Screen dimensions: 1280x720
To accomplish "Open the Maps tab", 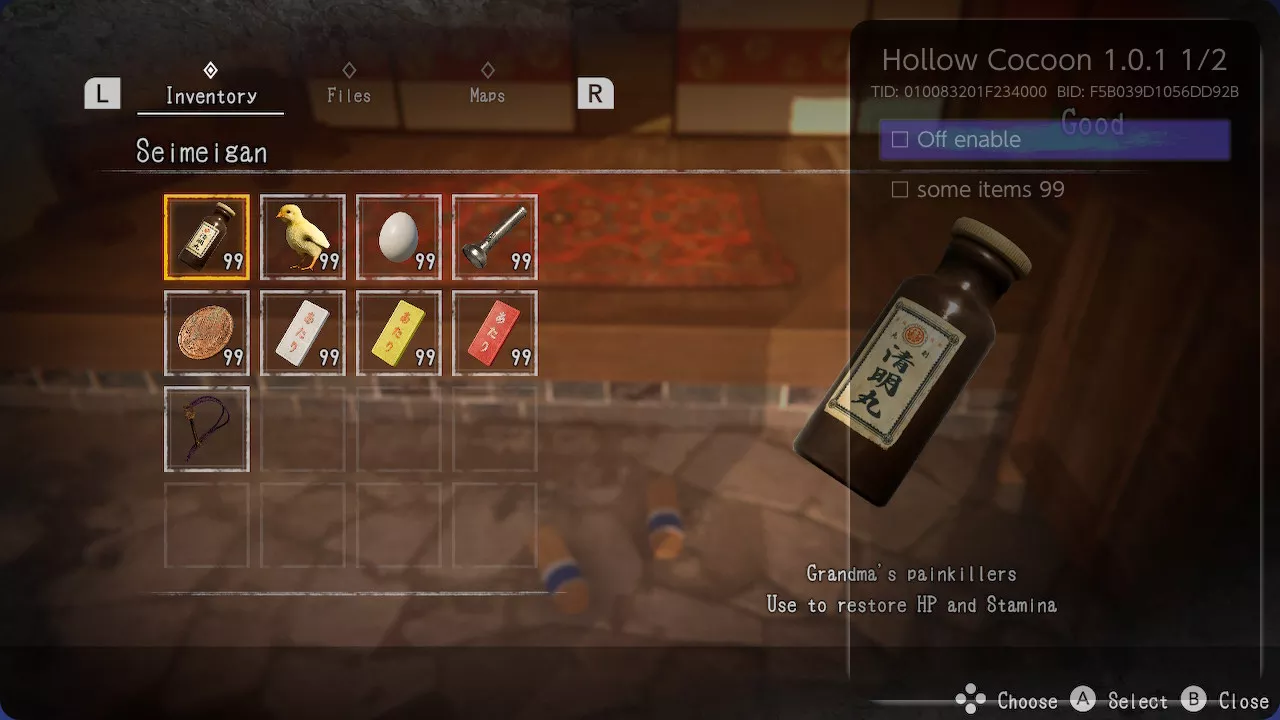I will click(487, 95).
